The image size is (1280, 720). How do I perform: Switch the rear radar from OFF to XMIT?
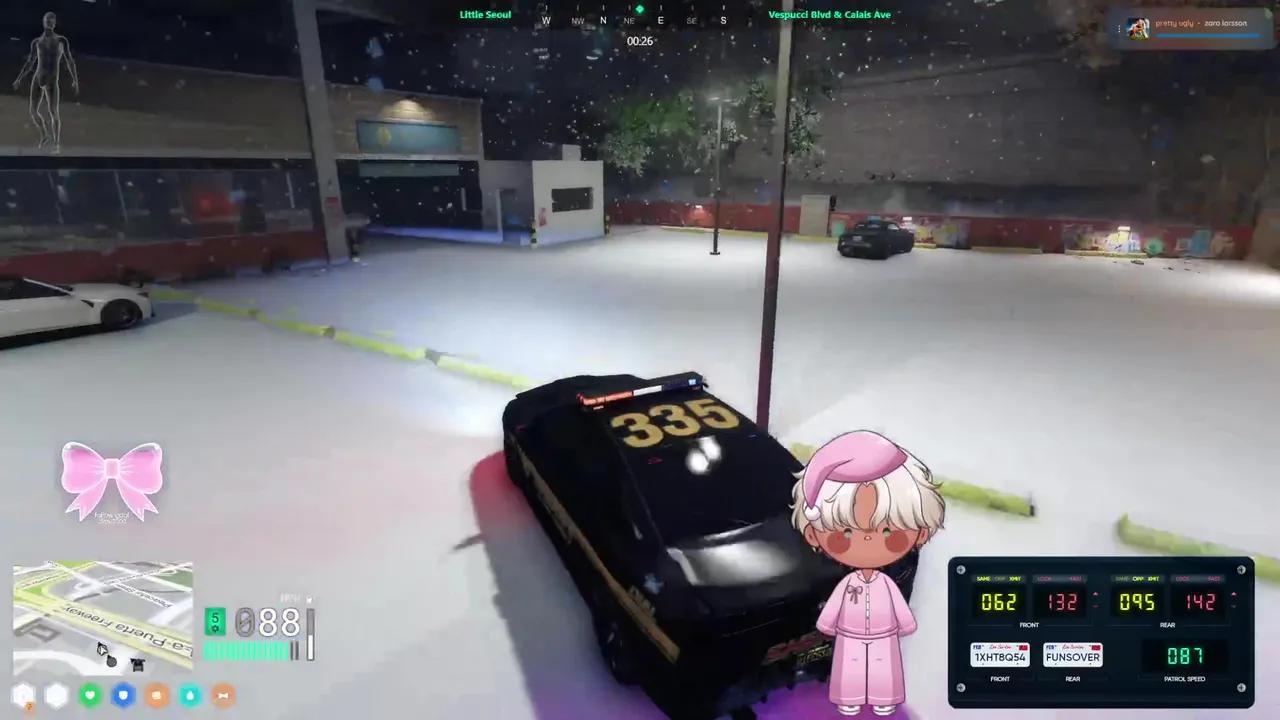1153,578
